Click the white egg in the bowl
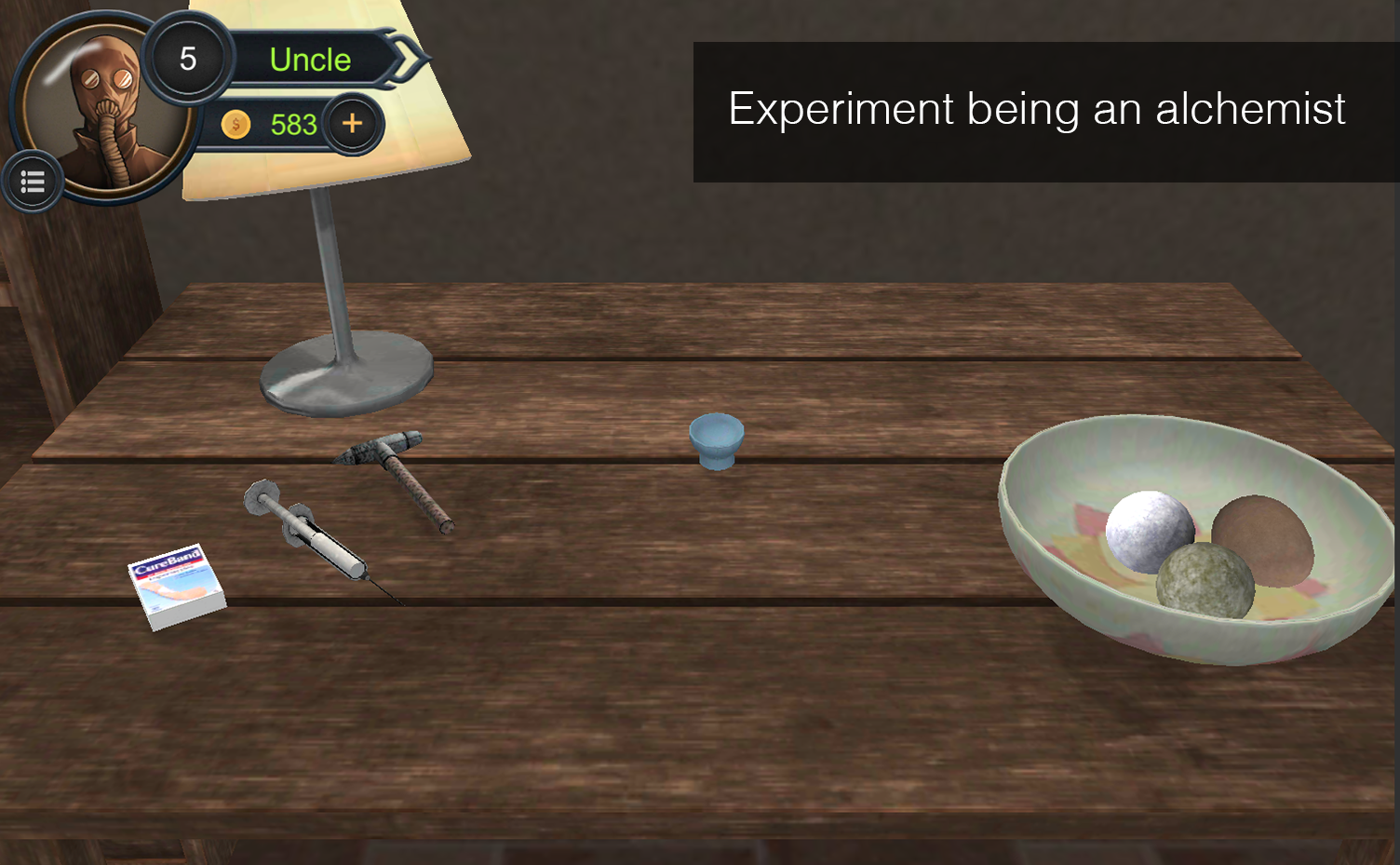Image resolution: width=1400 pixels, height=865 pixels. [x=1149, y=529]
